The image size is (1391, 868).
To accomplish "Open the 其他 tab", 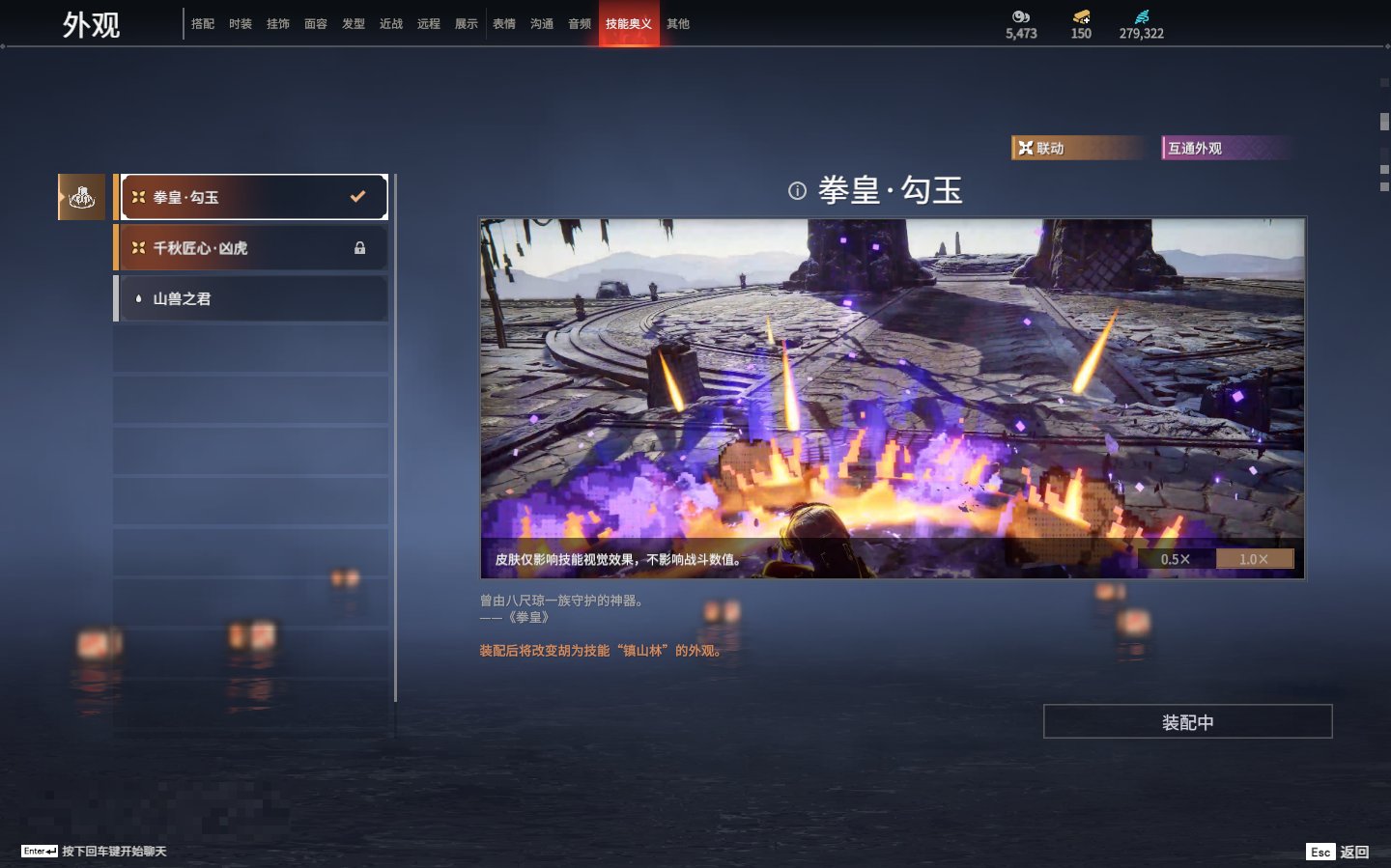I will click(678, 24).
